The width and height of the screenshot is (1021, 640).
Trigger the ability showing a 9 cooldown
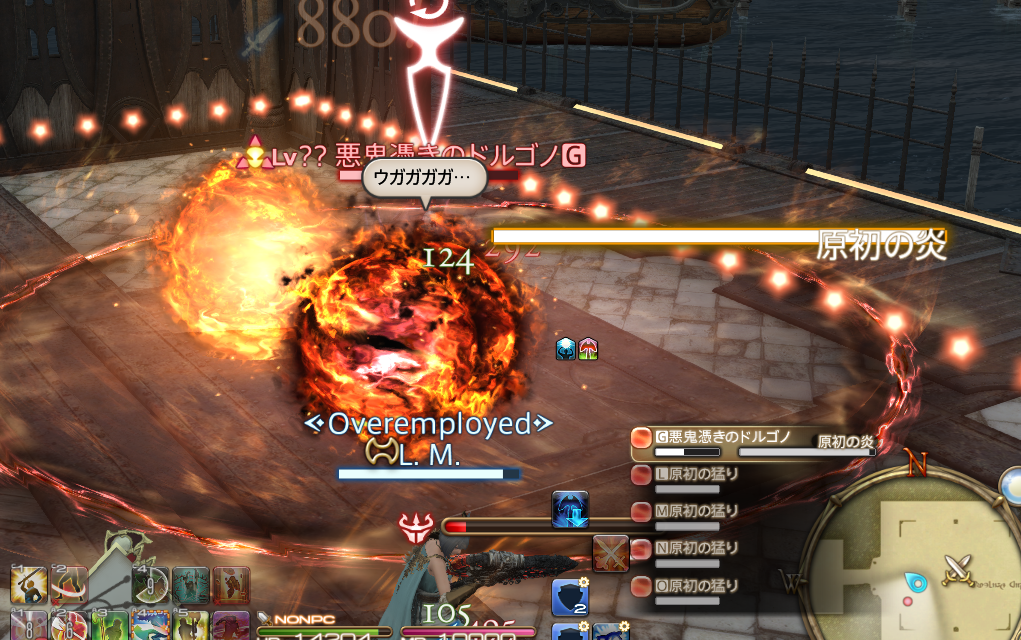(x=150, y=586)
